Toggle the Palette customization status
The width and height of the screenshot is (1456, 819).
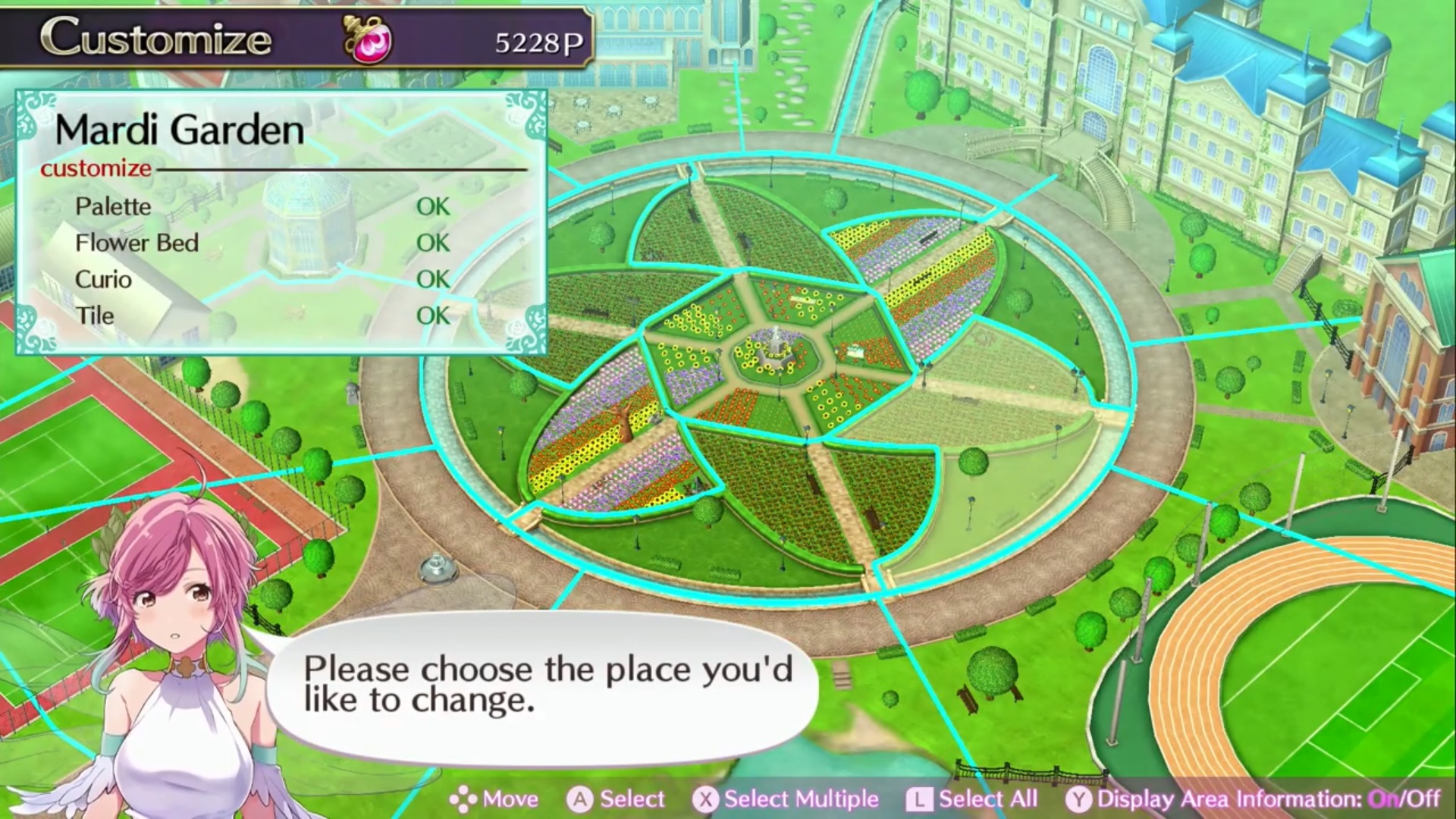(432, 206)
